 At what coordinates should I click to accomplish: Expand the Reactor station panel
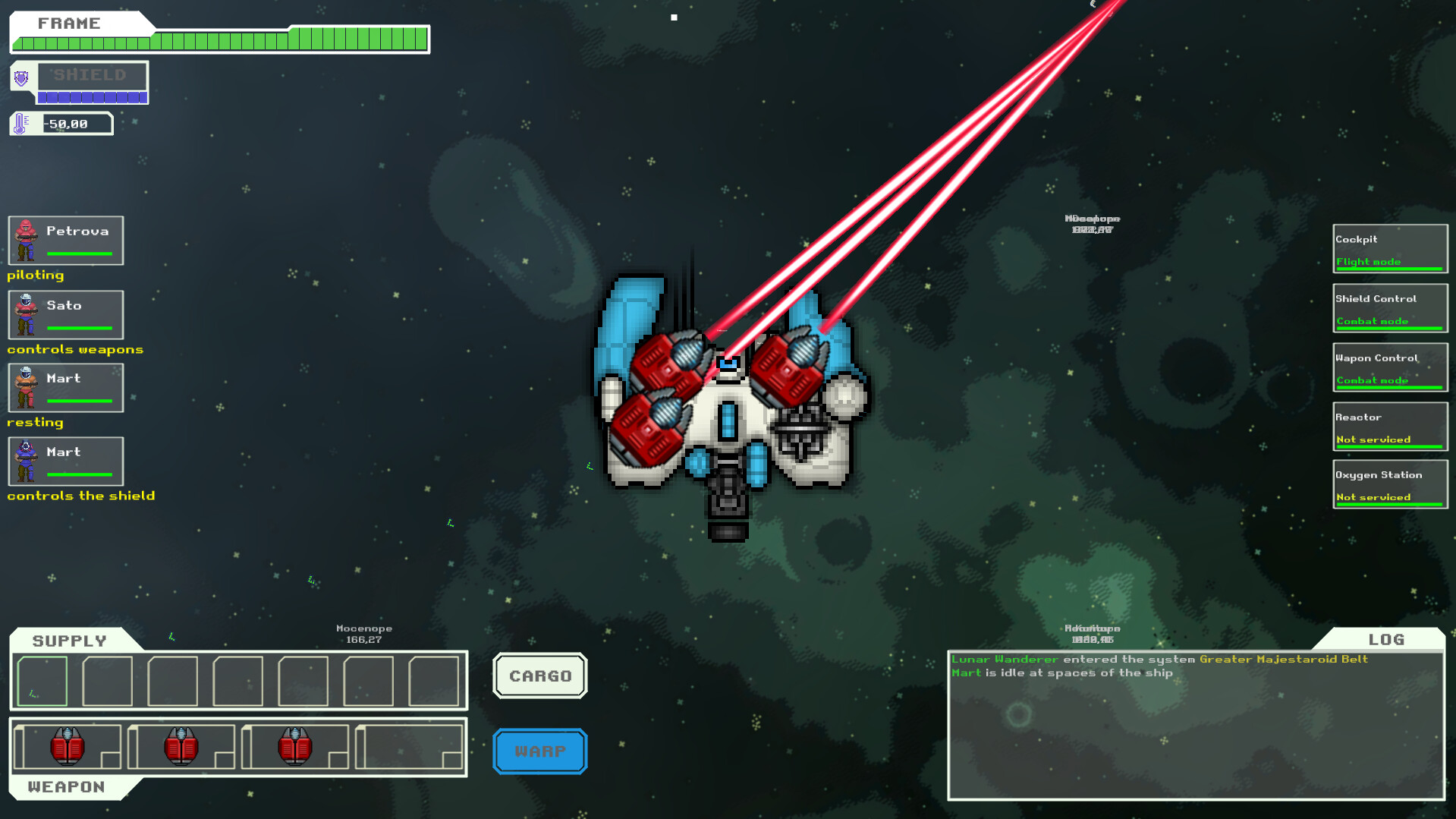coord(1390,427)
